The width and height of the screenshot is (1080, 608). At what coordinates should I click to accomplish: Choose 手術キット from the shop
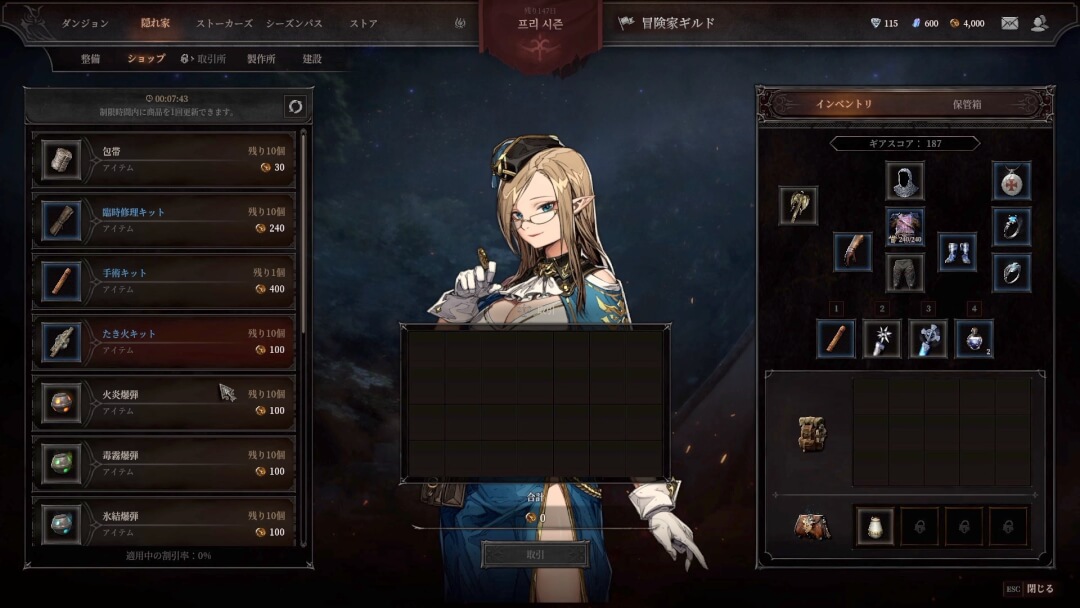tap(165, 281)
